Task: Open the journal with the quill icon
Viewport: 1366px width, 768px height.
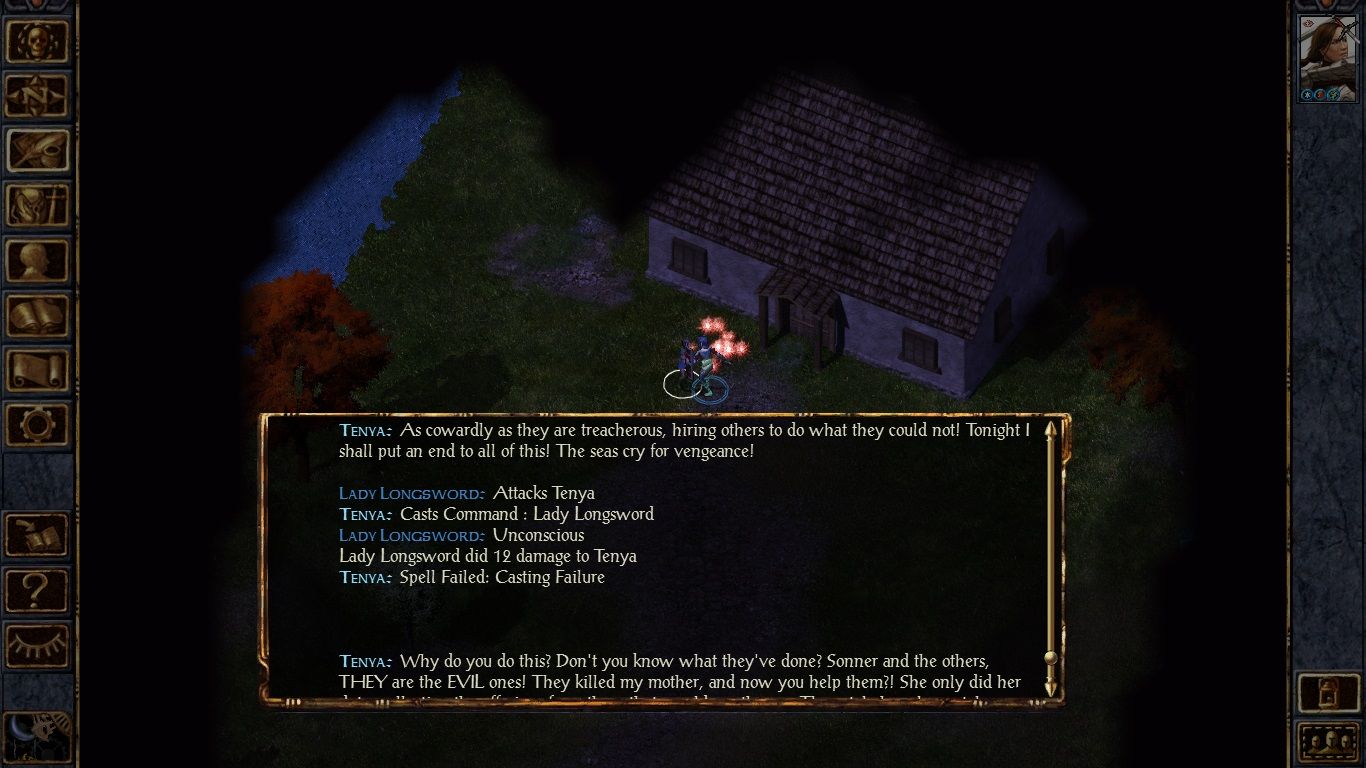Action: 38,151
